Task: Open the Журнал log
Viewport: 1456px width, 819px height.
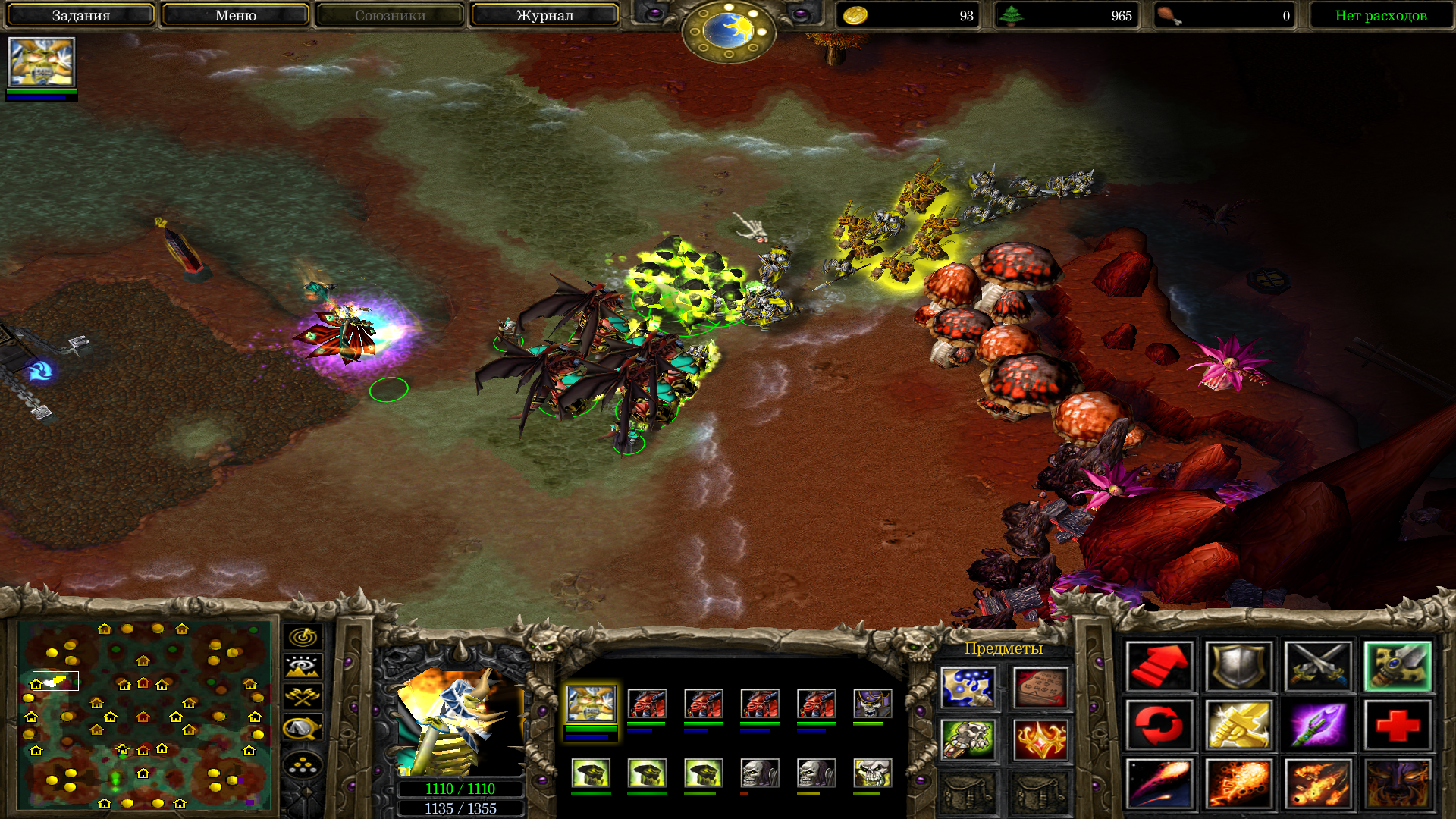Action: pos(544,15)
